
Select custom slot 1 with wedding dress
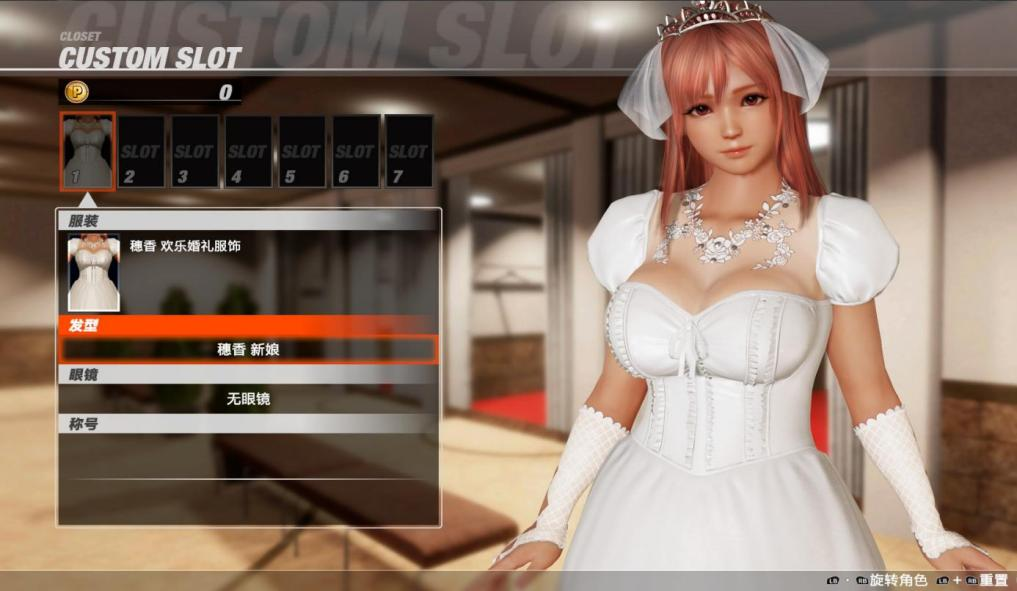tap(87, 150)
